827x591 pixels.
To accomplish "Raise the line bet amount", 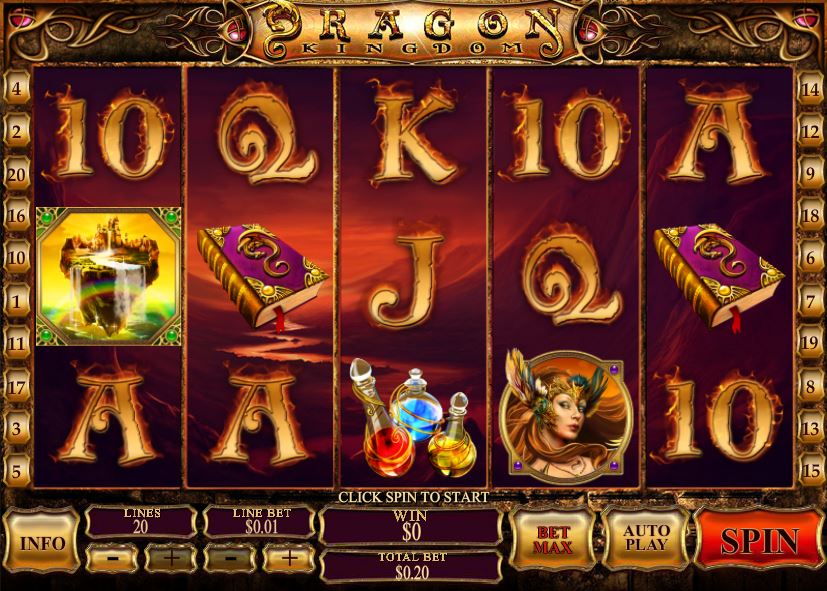I will coord(290,557).
